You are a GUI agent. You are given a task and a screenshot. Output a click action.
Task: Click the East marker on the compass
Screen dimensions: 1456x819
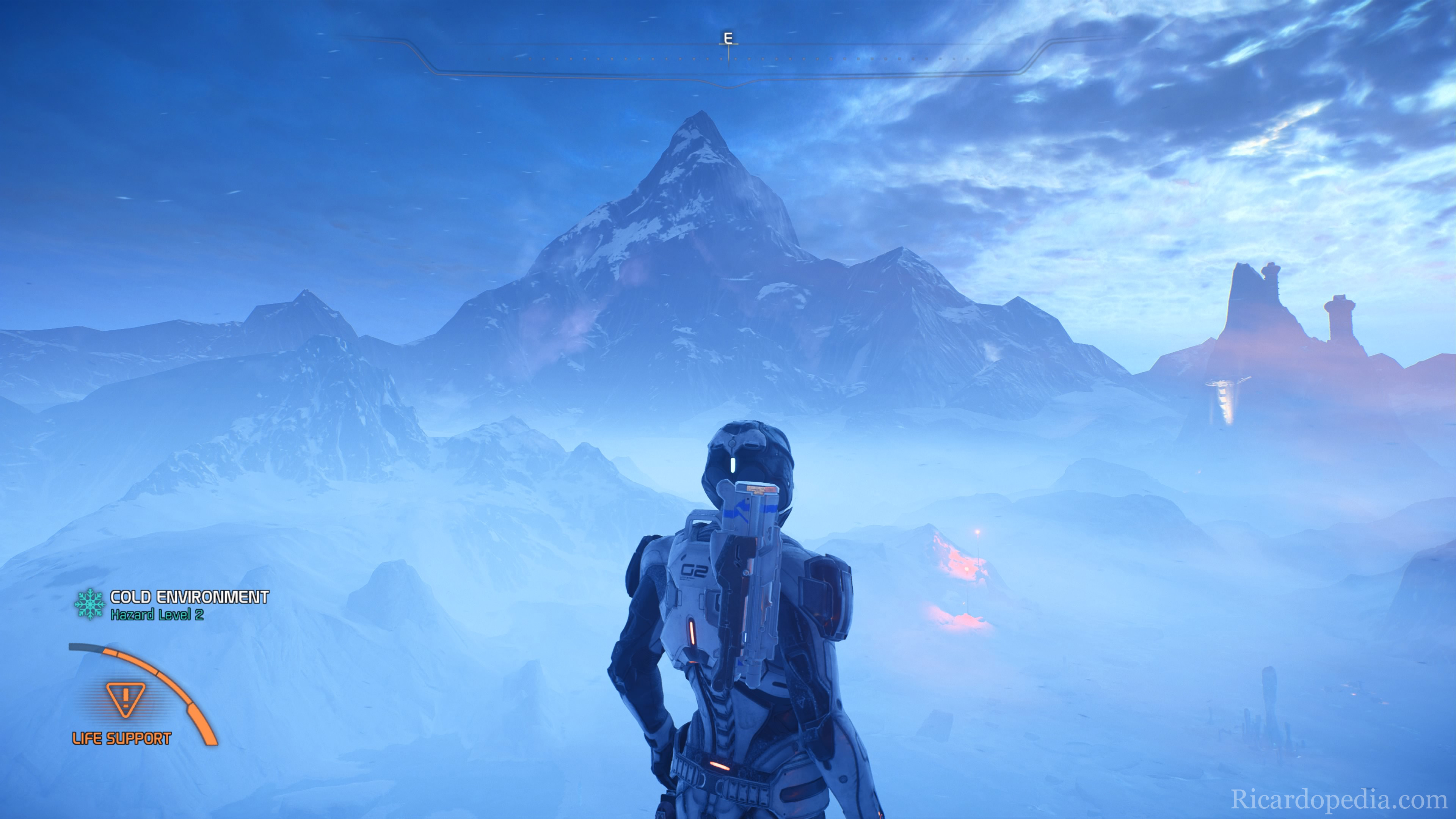click(x=728, y=38)
